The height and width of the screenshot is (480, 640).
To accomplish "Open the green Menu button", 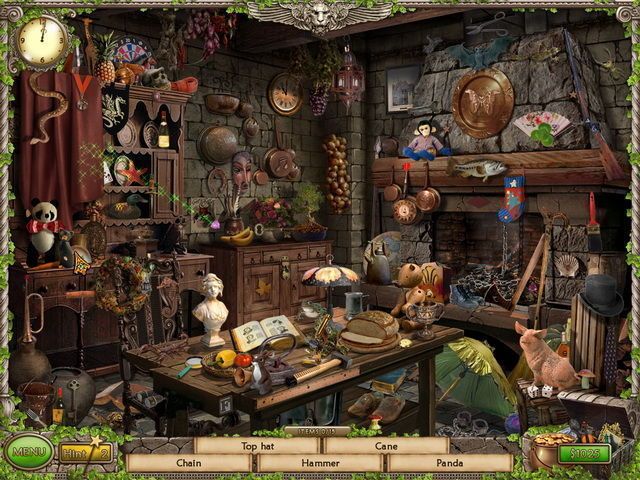I will (x=27, y=453).
